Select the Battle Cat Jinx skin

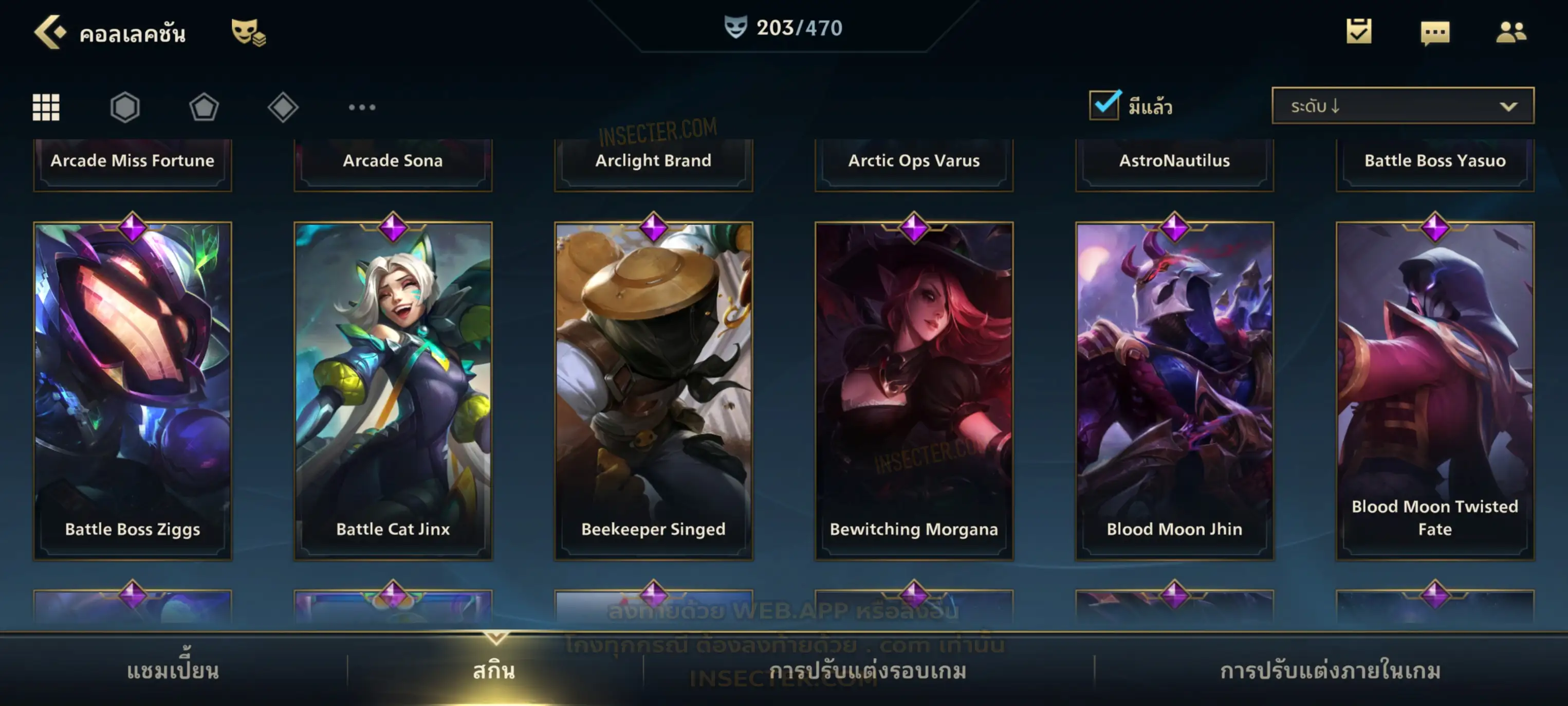tap(393, 390)
